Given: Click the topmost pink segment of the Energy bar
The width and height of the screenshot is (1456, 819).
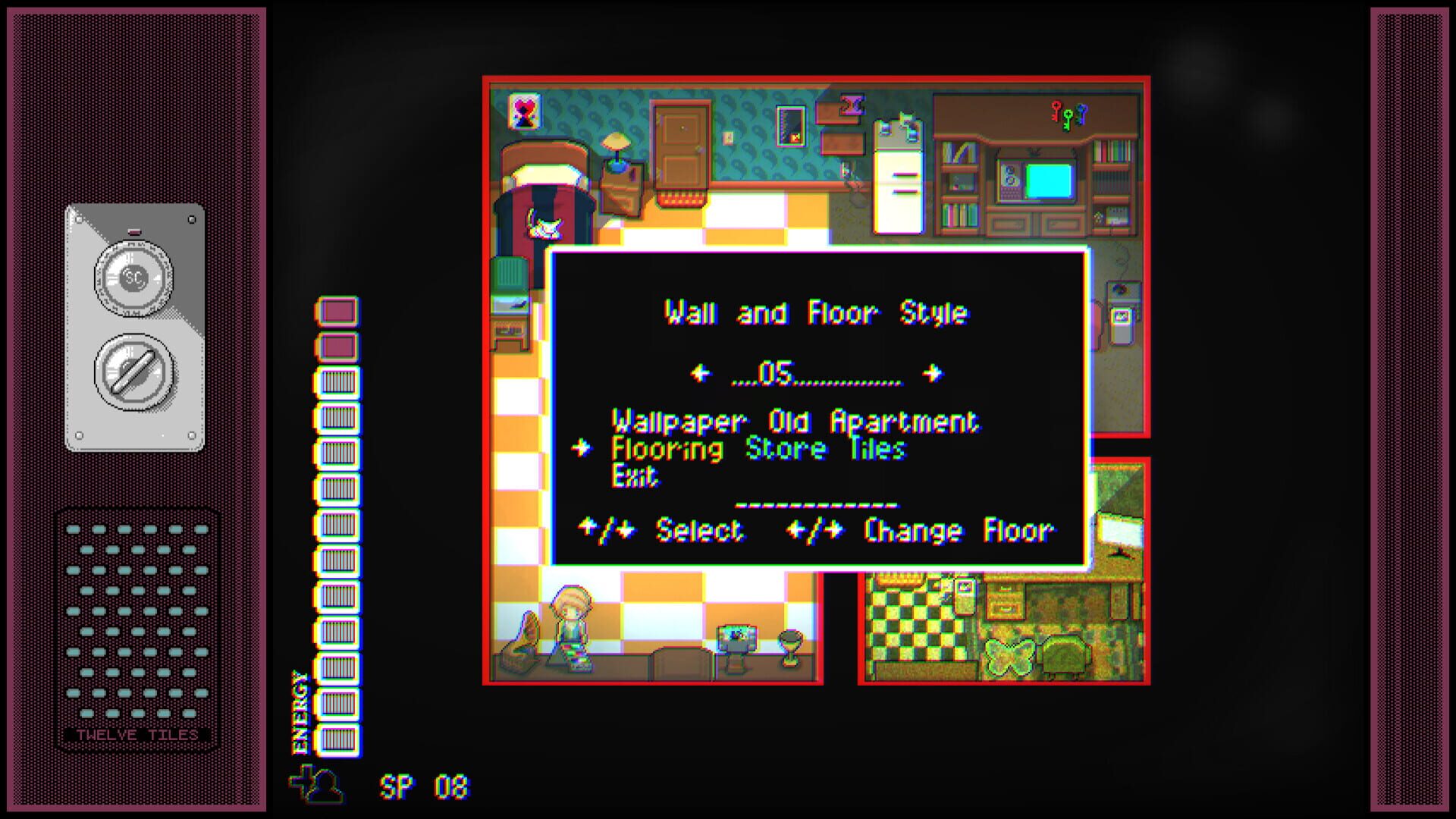Looking at the screenshot, I should (338, 310).
